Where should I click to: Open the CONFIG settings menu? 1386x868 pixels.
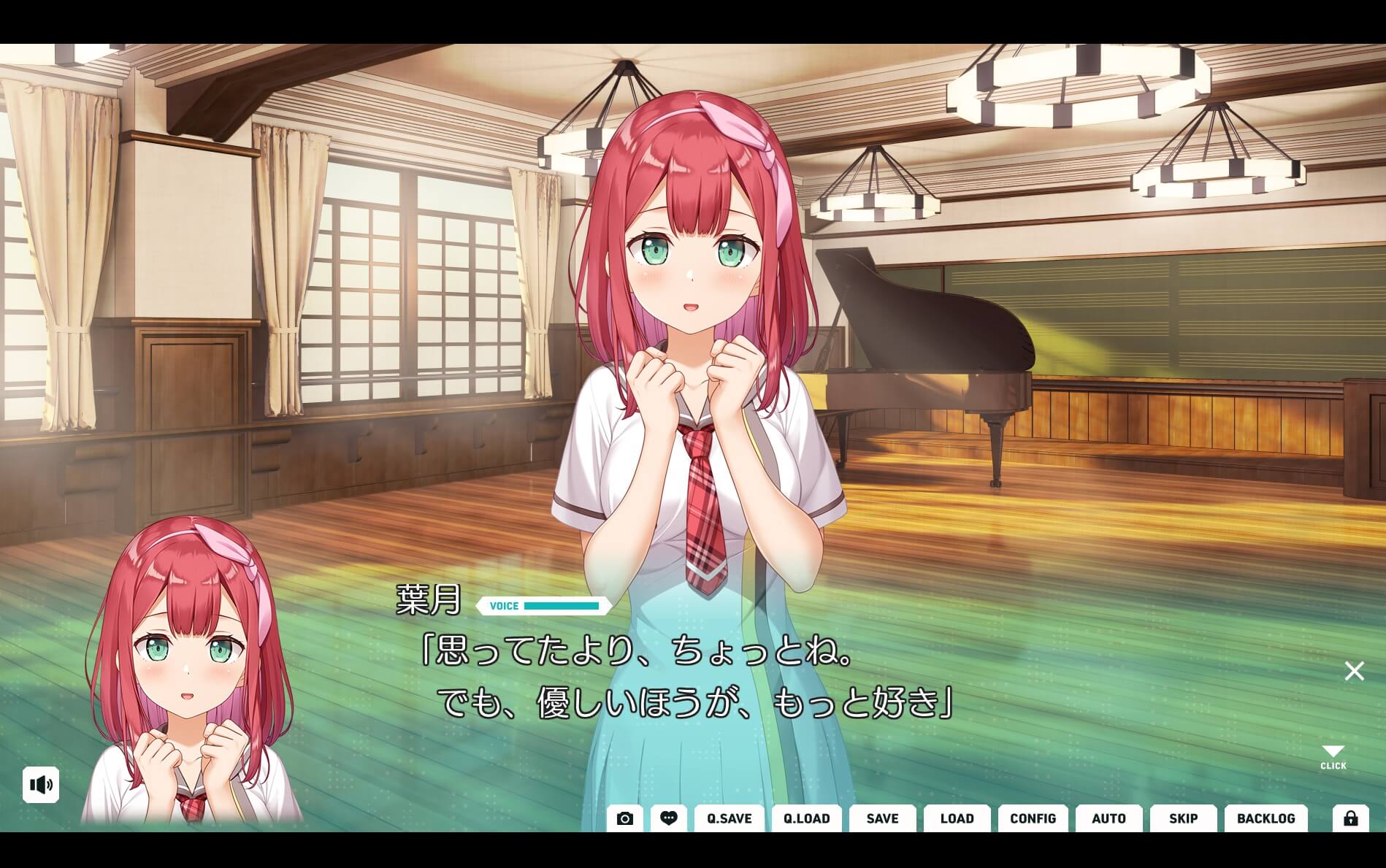click(x=1033, y=818)
